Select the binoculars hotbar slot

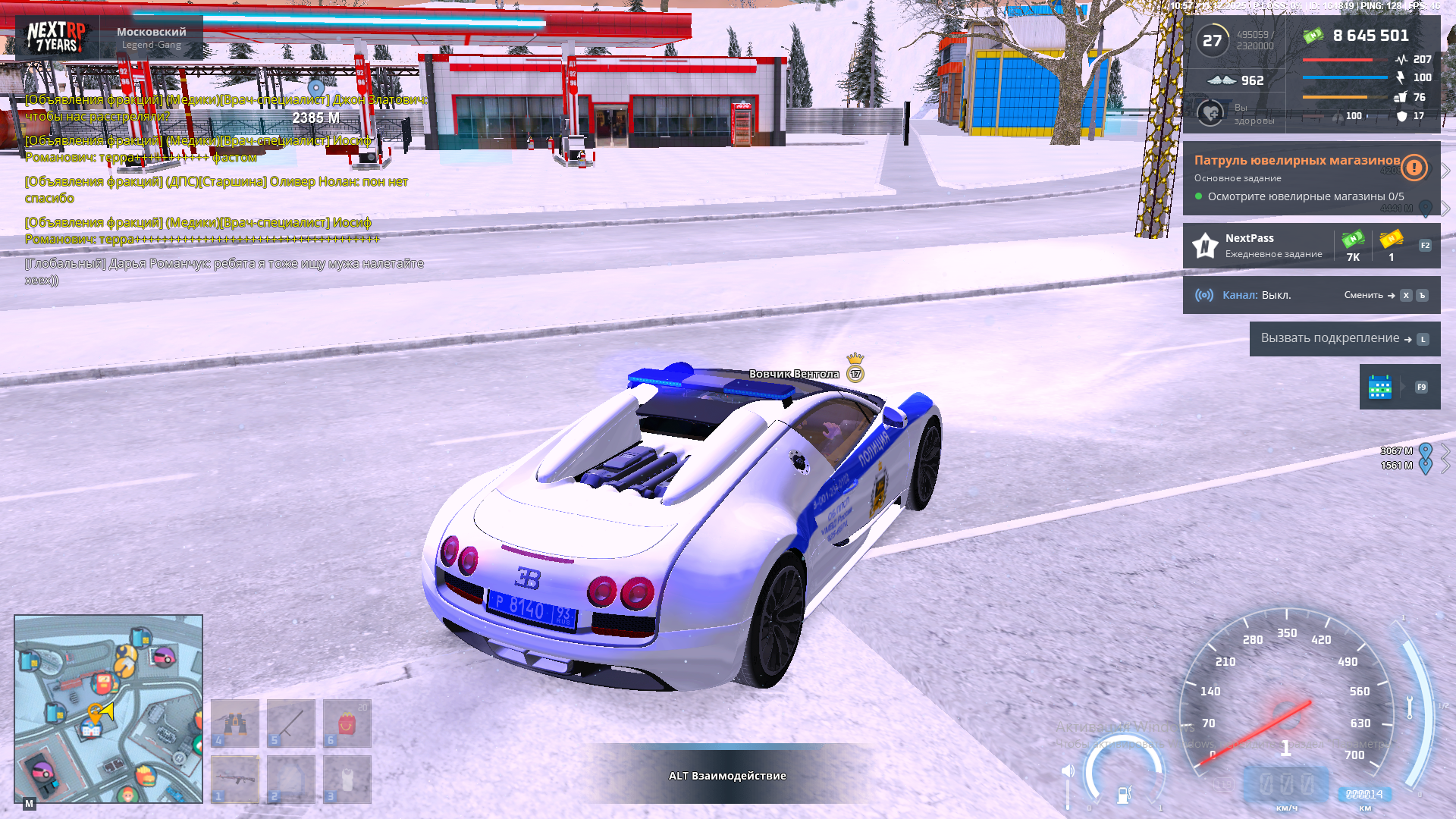click(235, 723)
